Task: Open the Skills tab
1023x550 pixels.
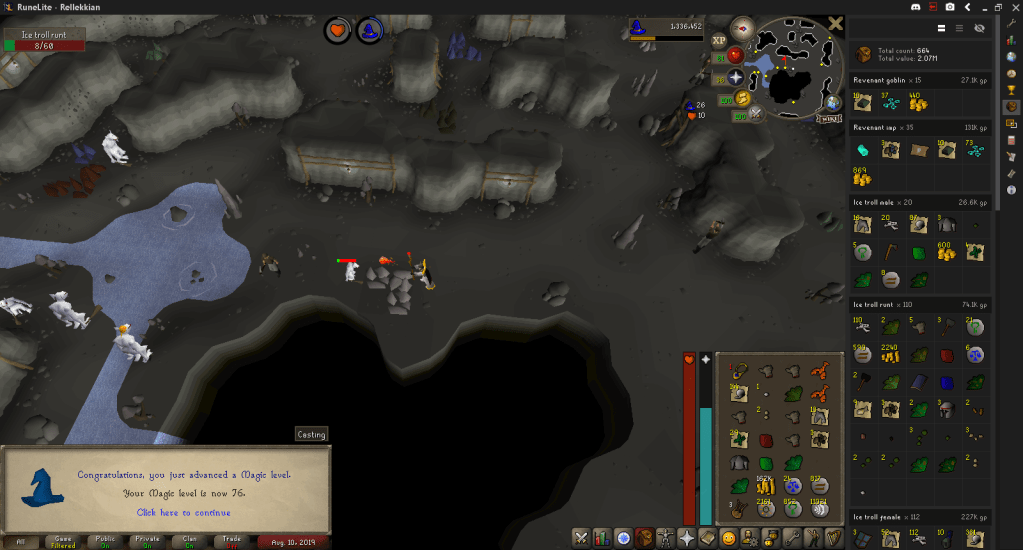Action: click(603, 538)
